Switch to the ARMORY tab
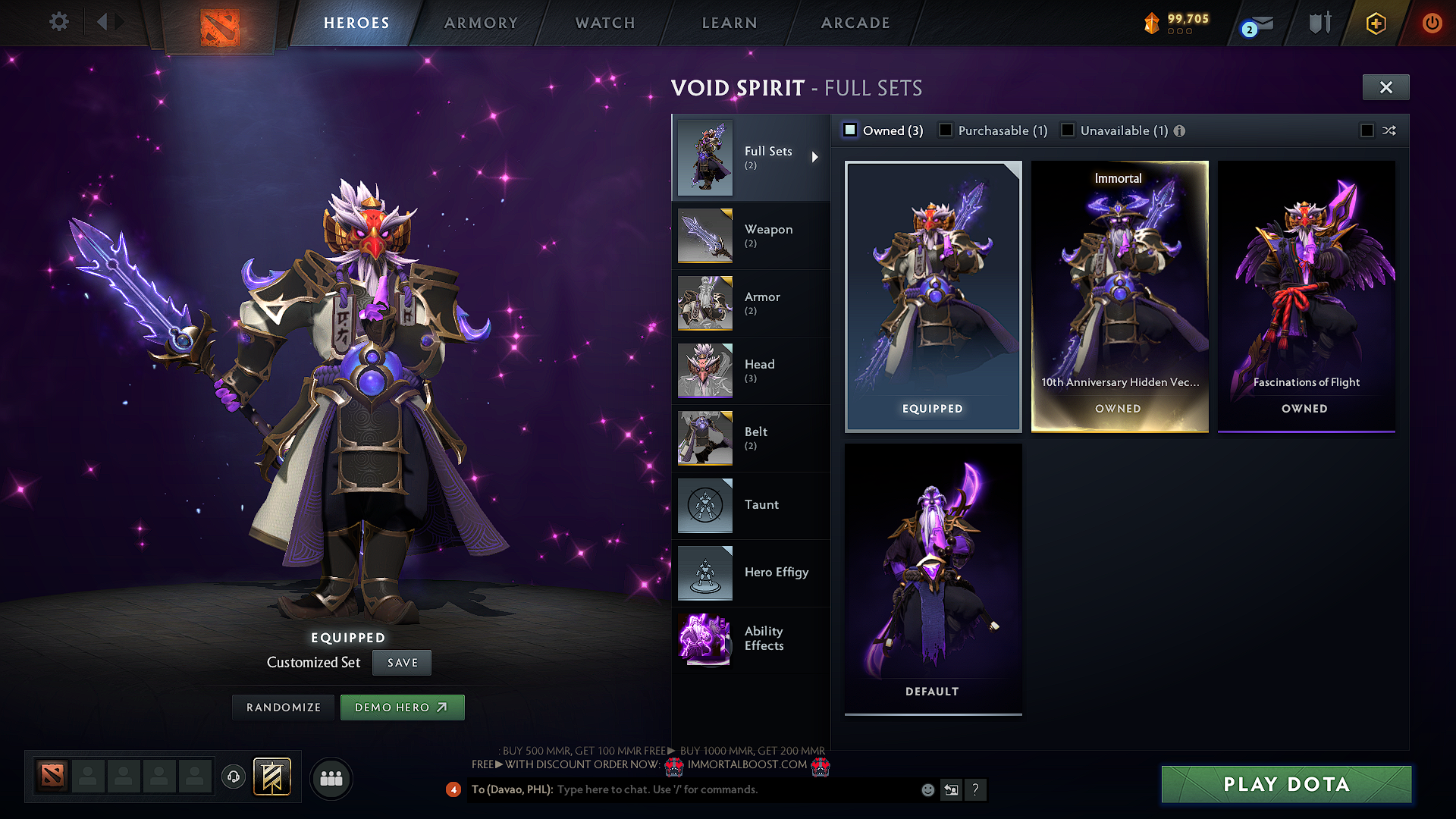This screenshot has width=1456, height=819. [x=479, y=23]
